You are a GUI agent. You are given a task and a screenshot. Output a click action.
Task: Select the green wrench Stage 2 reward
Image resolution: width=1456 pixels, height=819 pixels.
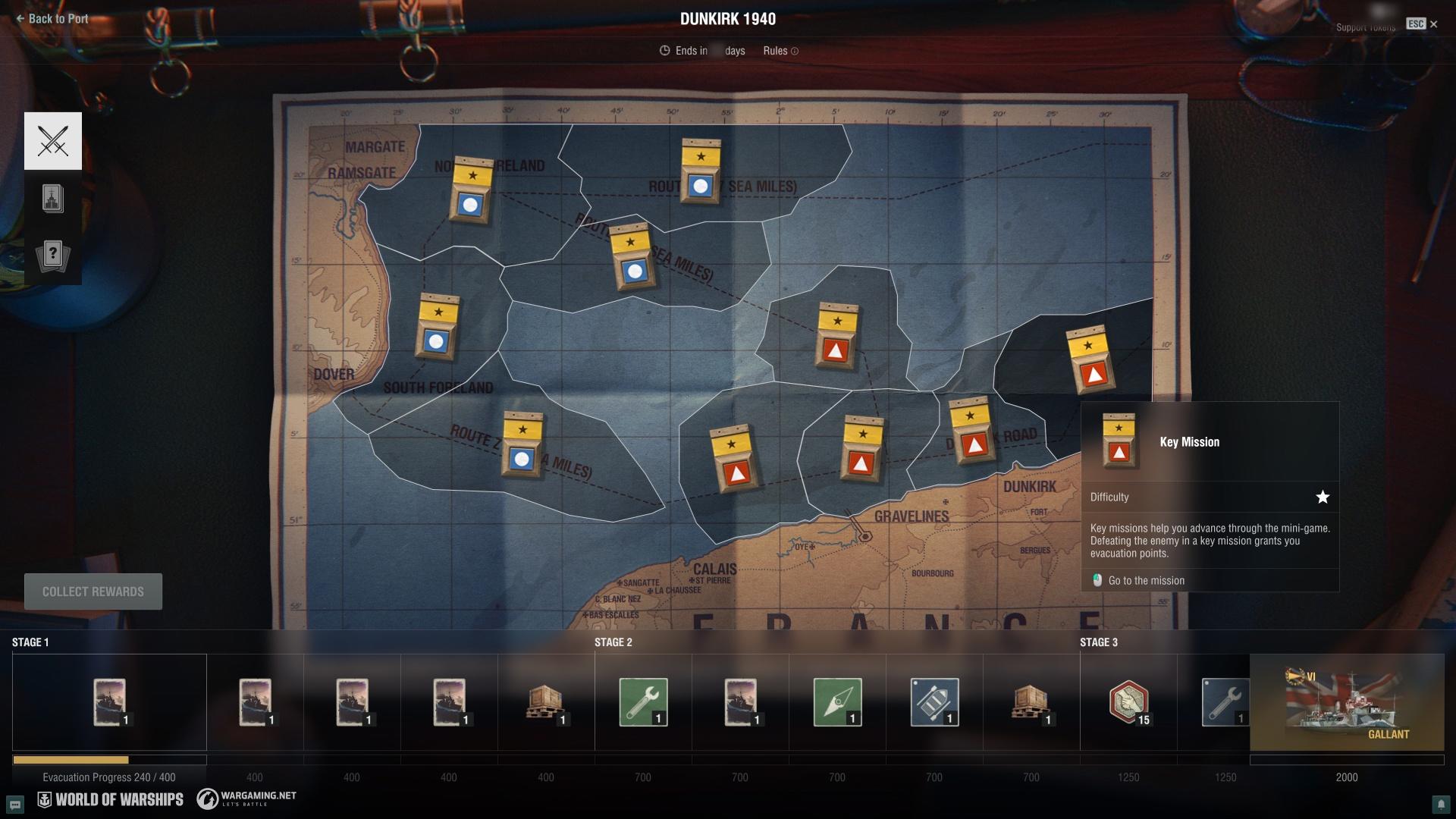pos(643,702)
